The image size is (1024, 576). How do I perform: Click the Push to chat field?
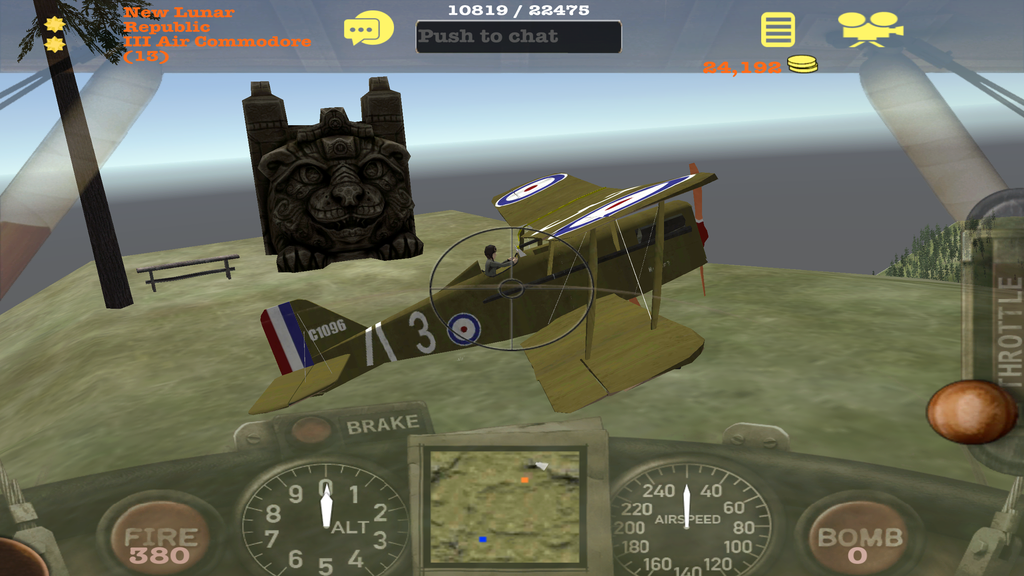pyautogui.click(x=518, y=37)
